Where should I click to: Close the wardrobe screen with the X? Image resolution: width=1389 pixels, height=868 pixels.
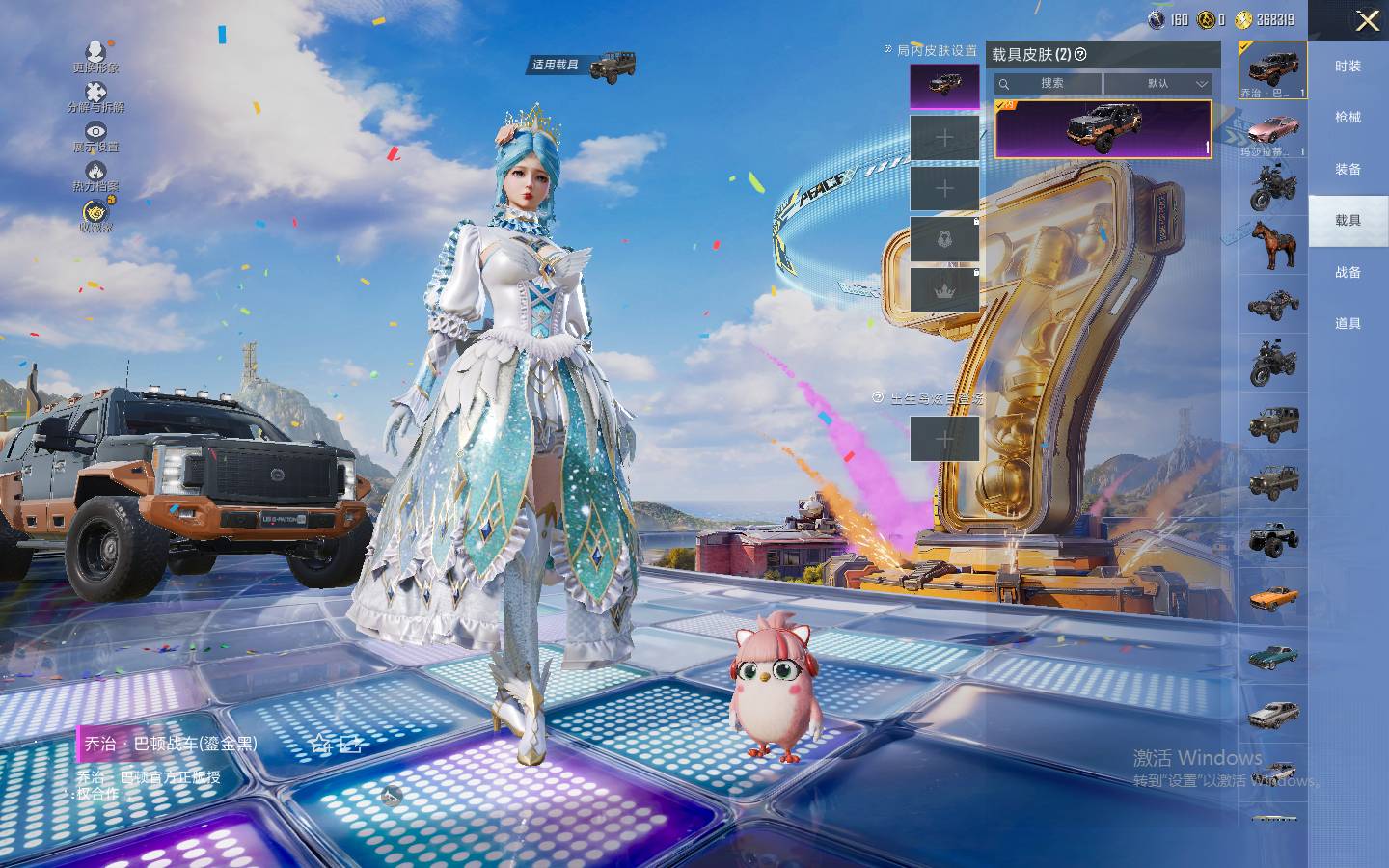click(x=1367, y=21)
